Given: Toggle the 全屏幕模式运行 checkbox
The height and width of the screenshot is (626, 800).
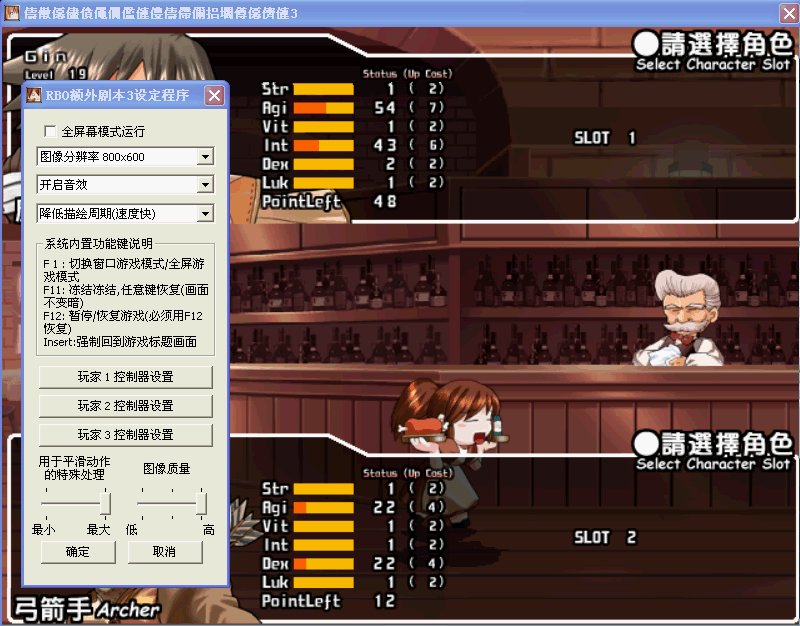Looking at the screenshot, I should point(50,131).
